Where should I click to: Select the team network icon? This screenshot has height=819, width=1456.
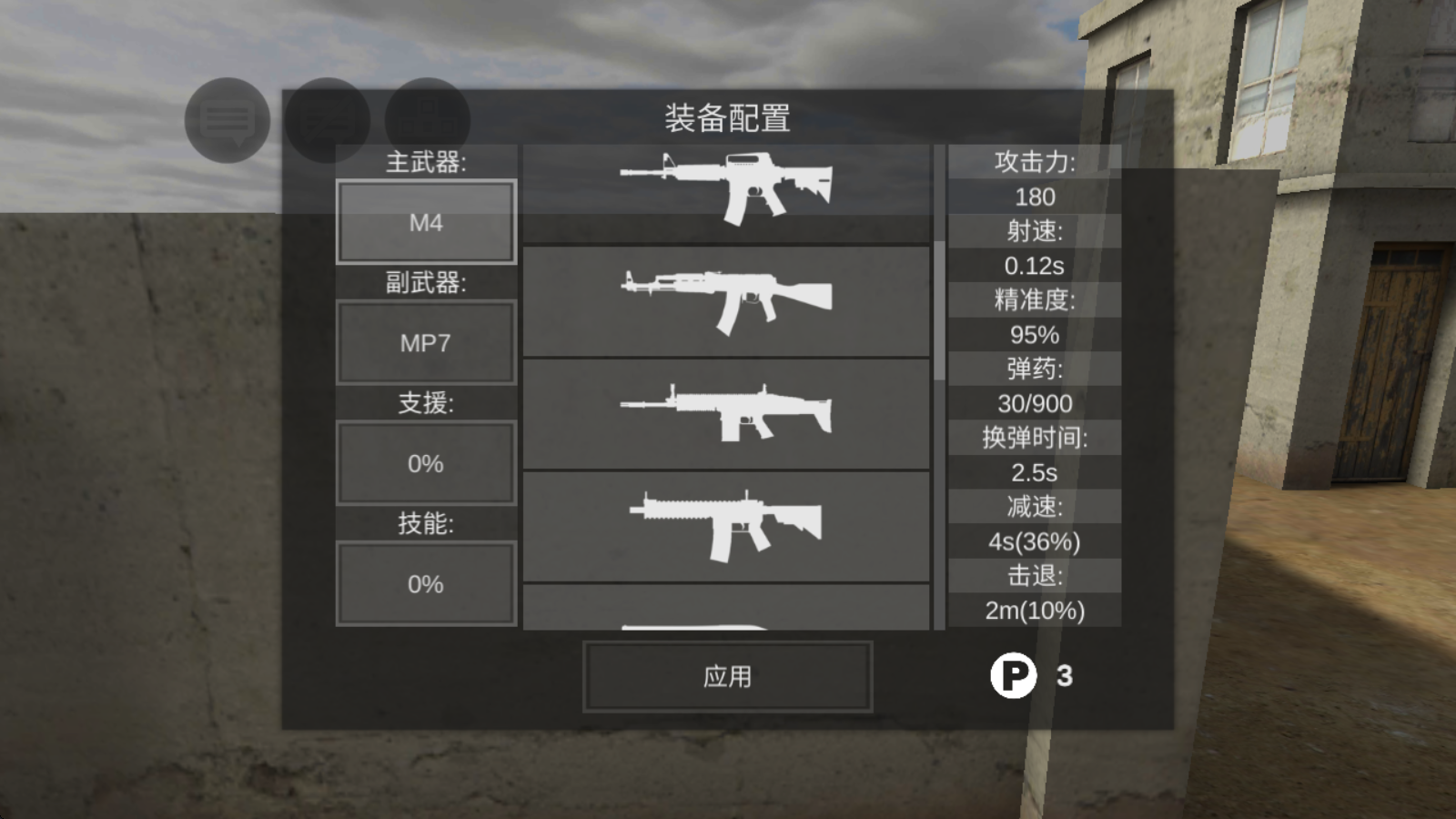[x=430, y=119]
